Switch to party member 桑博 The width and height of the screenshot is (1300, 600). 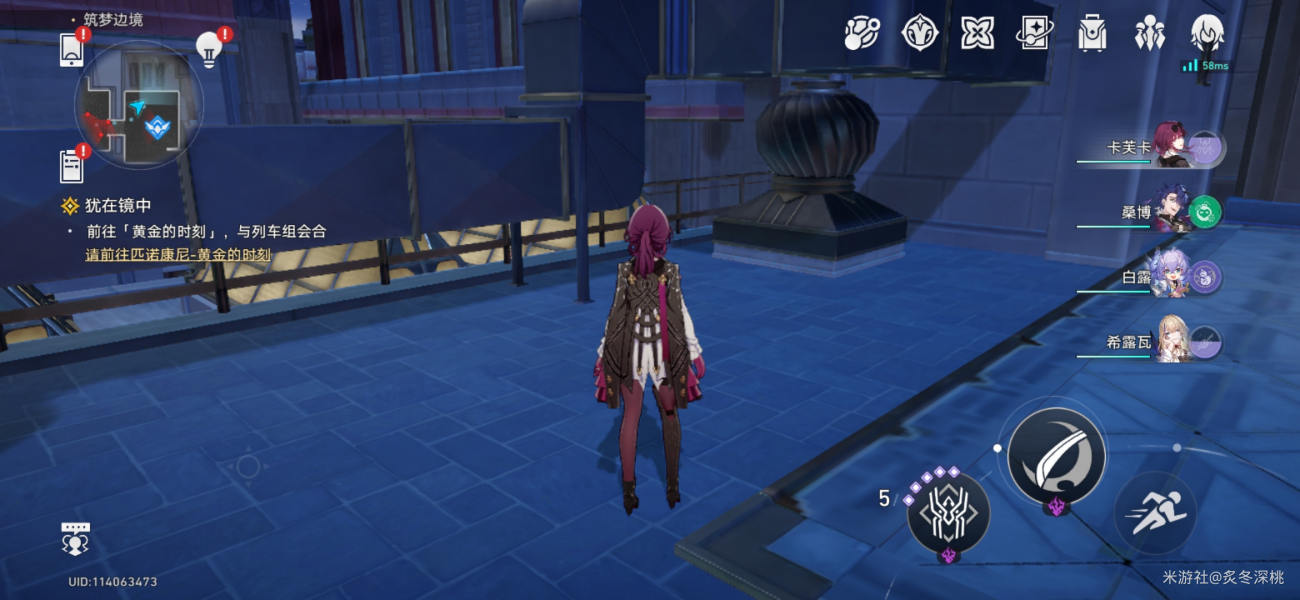(x=1170, y=211)
